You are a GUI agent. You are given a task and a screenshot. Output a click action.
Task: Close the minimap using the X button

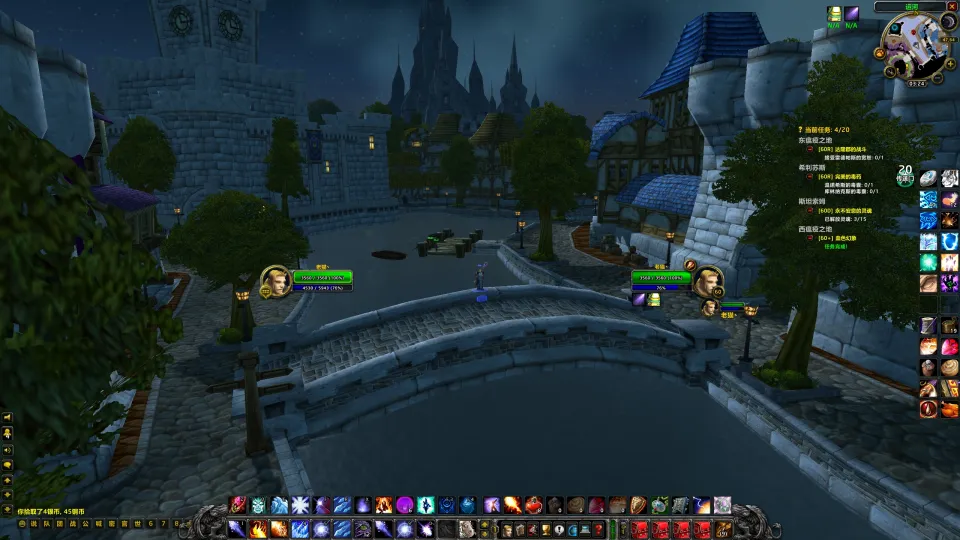(951, 7)
